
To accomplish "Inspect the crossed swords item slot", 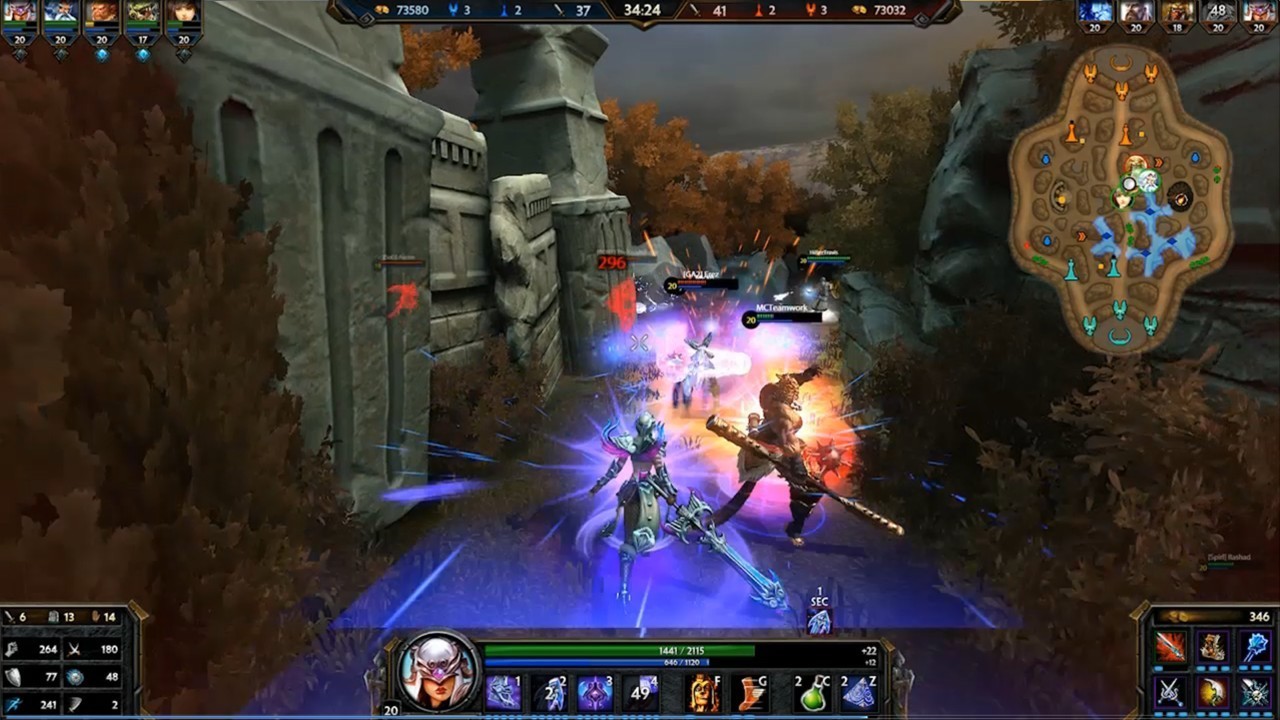I will coord(1170,691).
